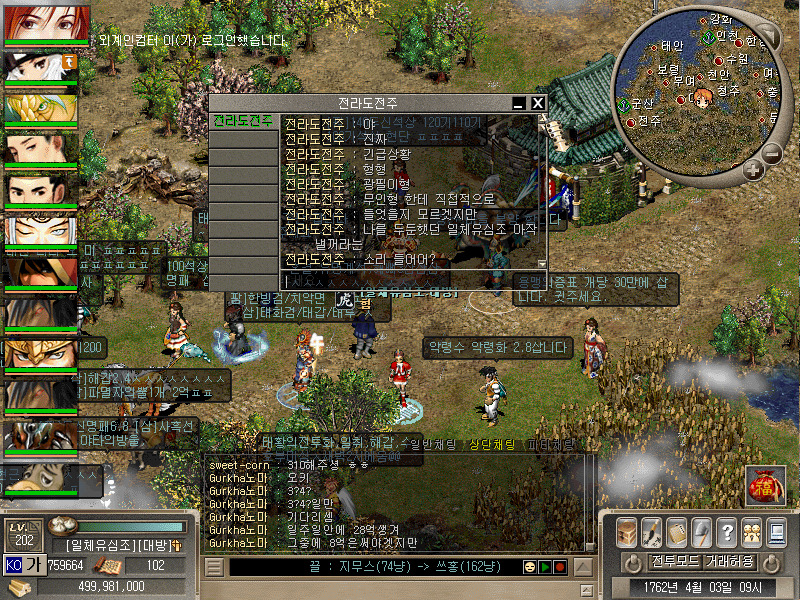This screenshot has width=800, height=600.
Task: Open the two-faces community icon
Action: point(750,532)
